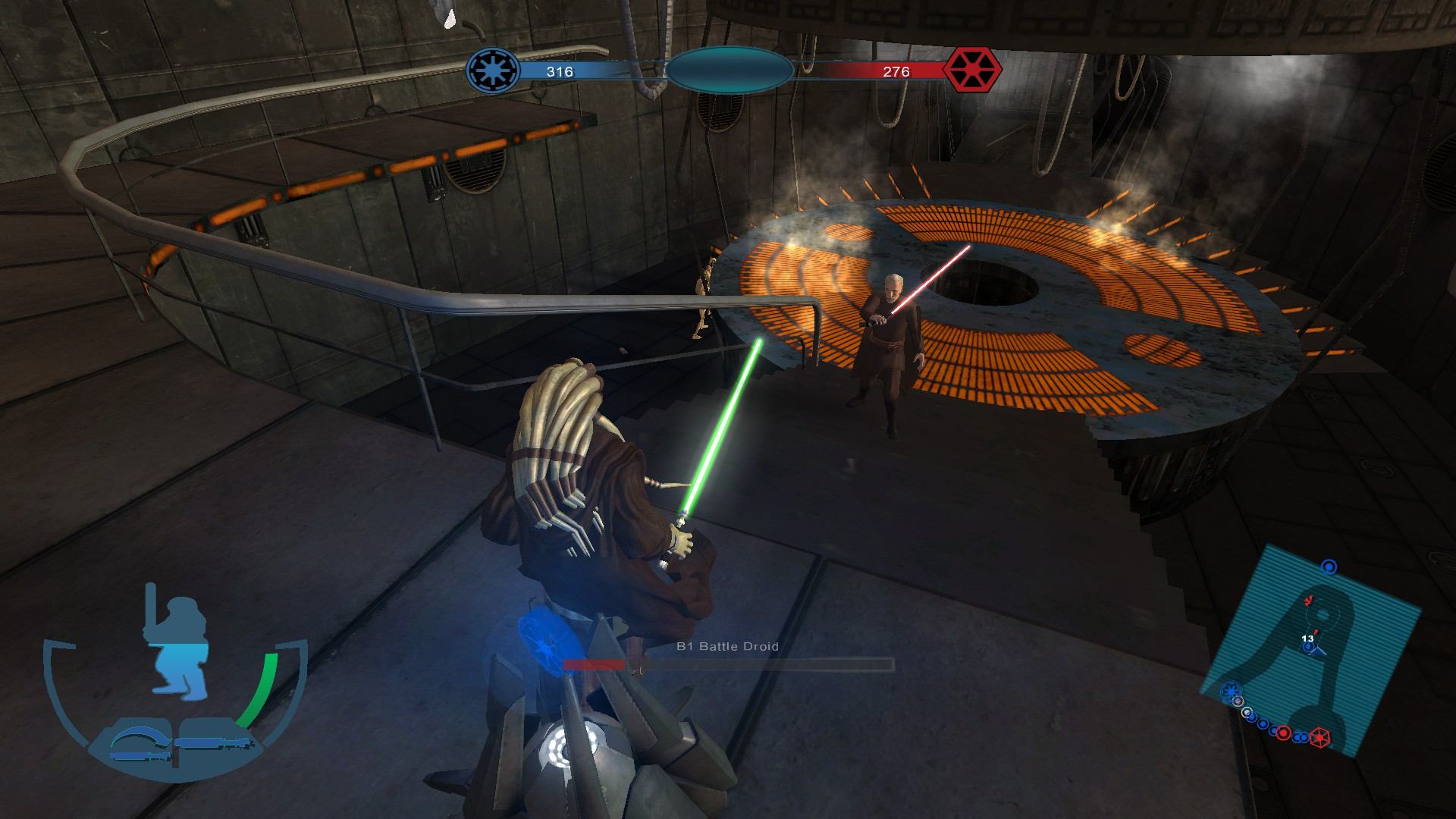Click the central teal oval between the scores
Screen dimensions: 1456x819
(729, 71)
